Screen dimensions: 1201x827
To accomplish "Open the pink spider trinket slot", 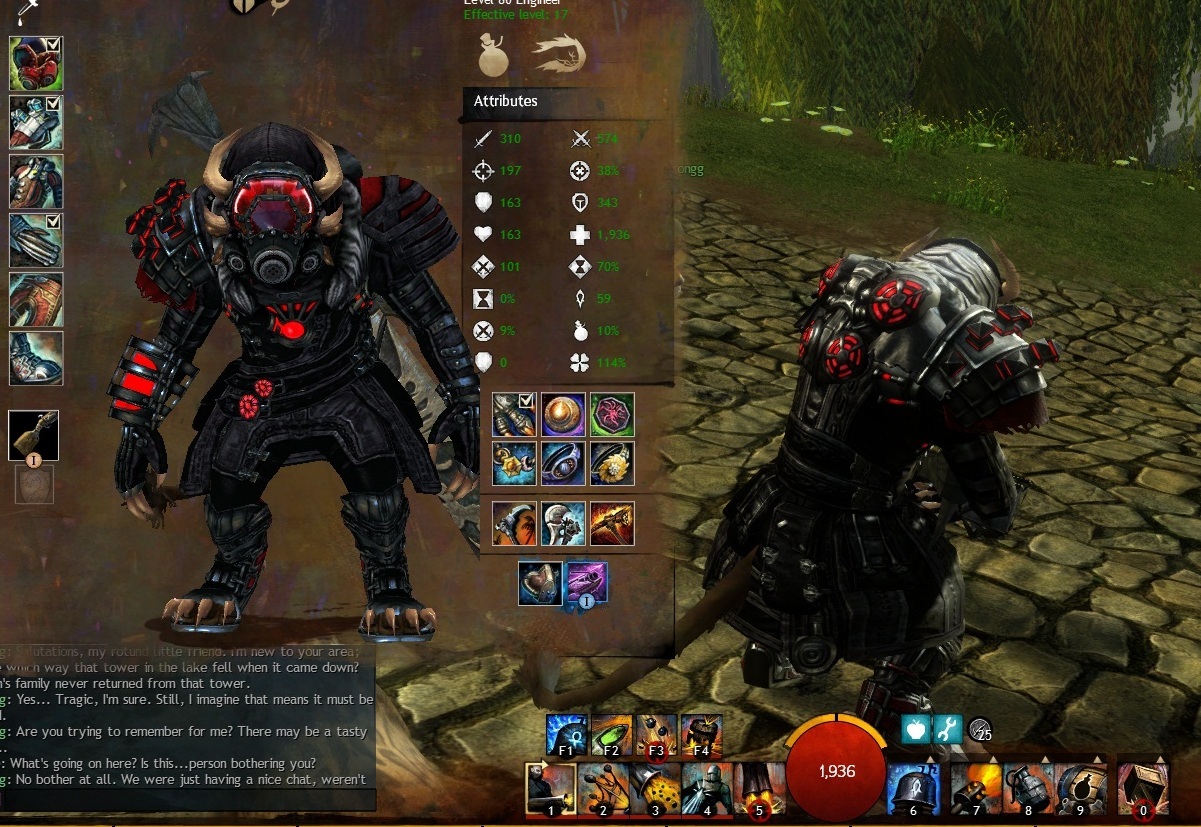I will tap(612, 414).
